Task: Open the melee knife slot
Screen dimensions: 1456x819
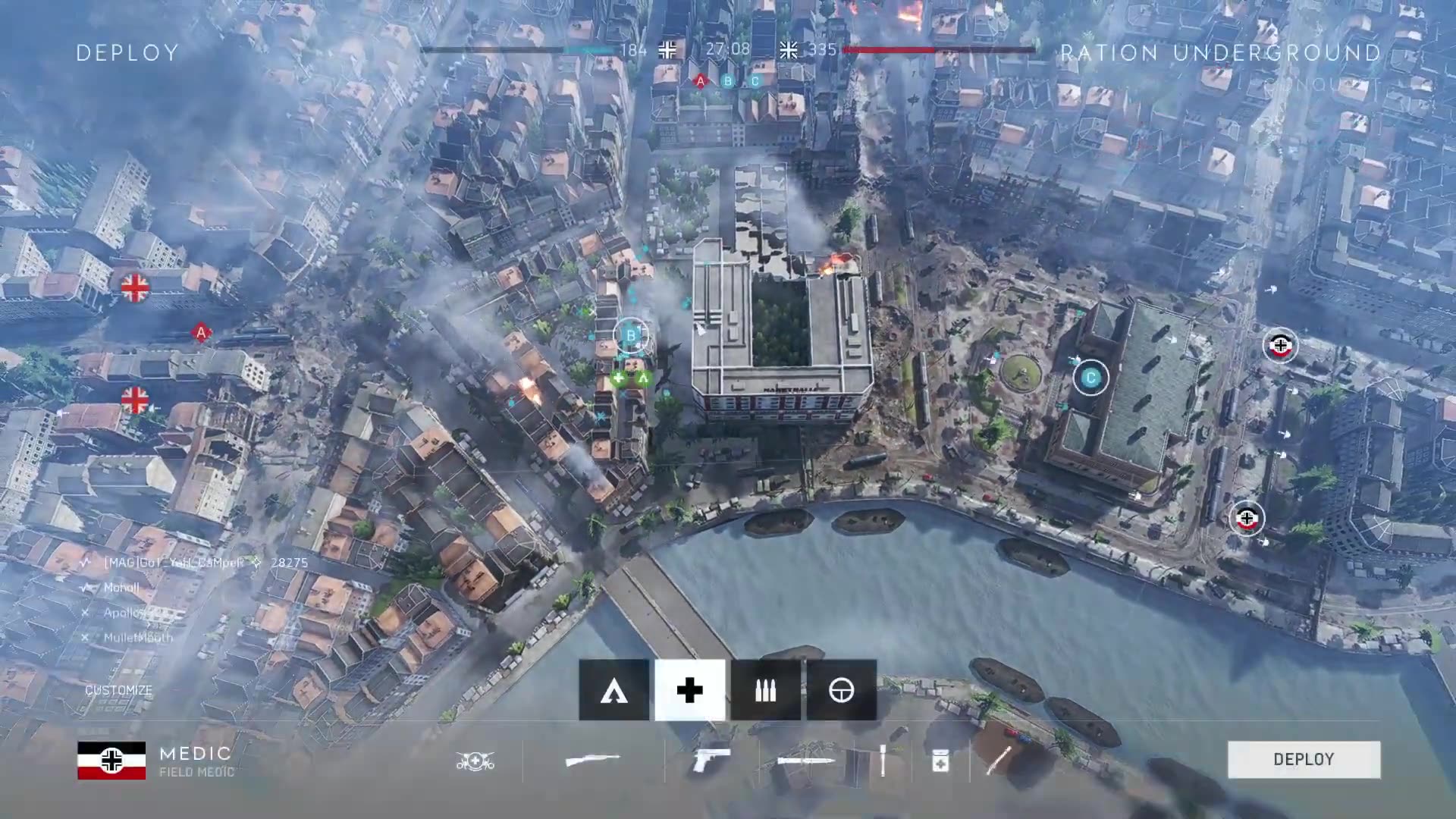Action: click(x=805, y=760)
